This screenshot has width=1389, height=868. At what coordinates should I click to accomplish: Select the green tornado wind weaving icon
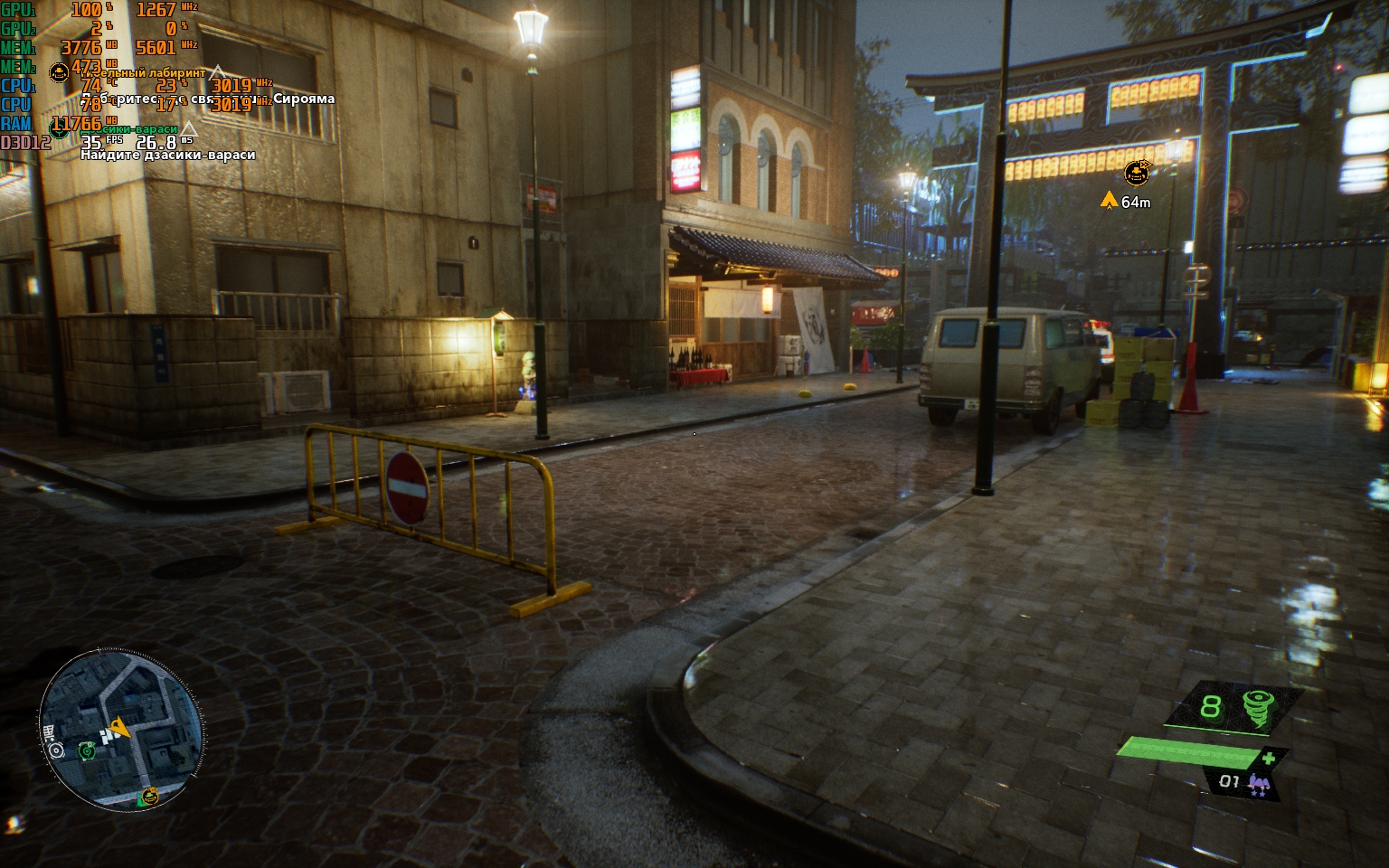[x=1257, y=707]
